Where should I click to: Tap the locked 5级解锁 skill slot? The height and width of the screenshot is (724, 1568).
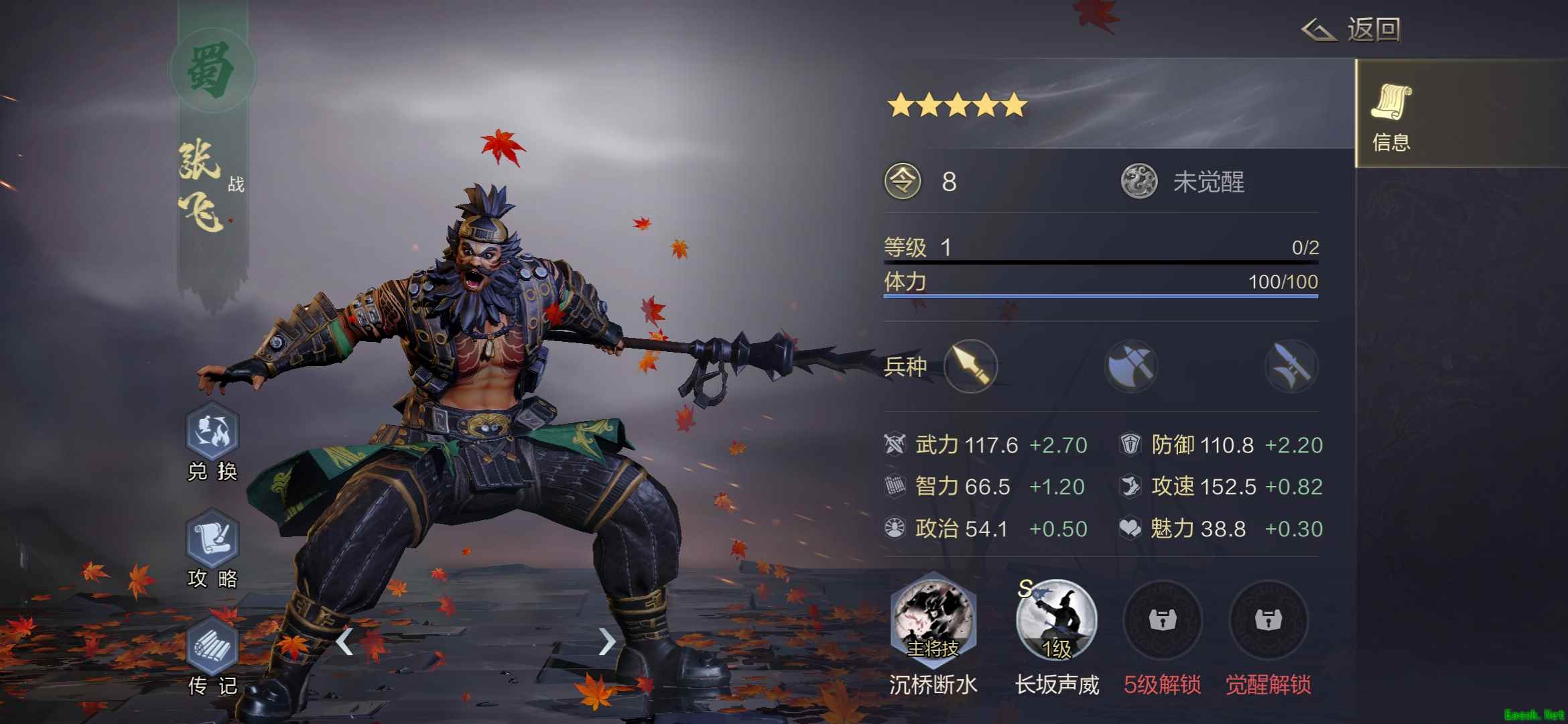[x=1163, y=621]
